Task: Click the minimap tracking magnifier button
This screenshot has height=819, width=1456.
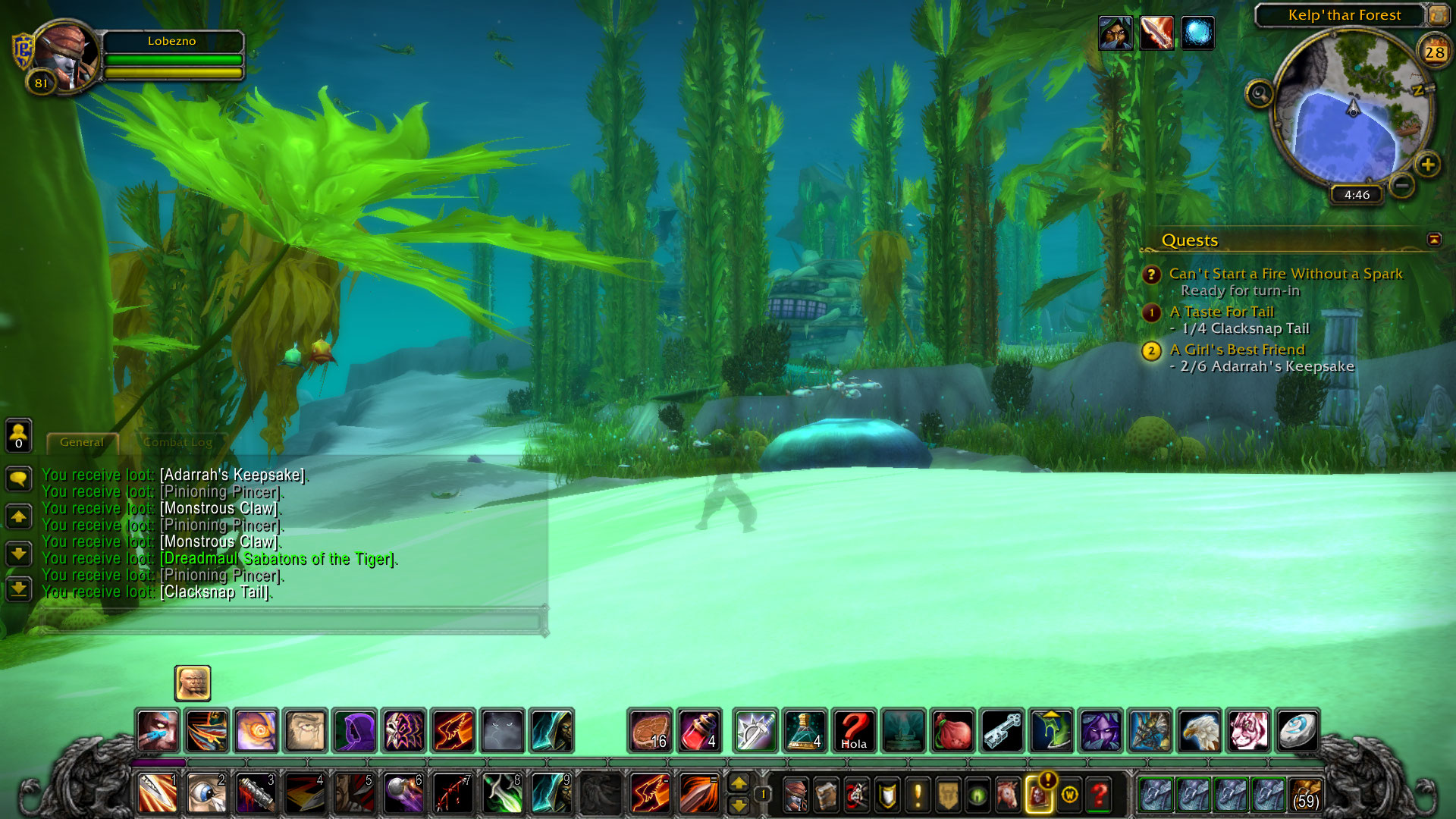Action: 1260,94
